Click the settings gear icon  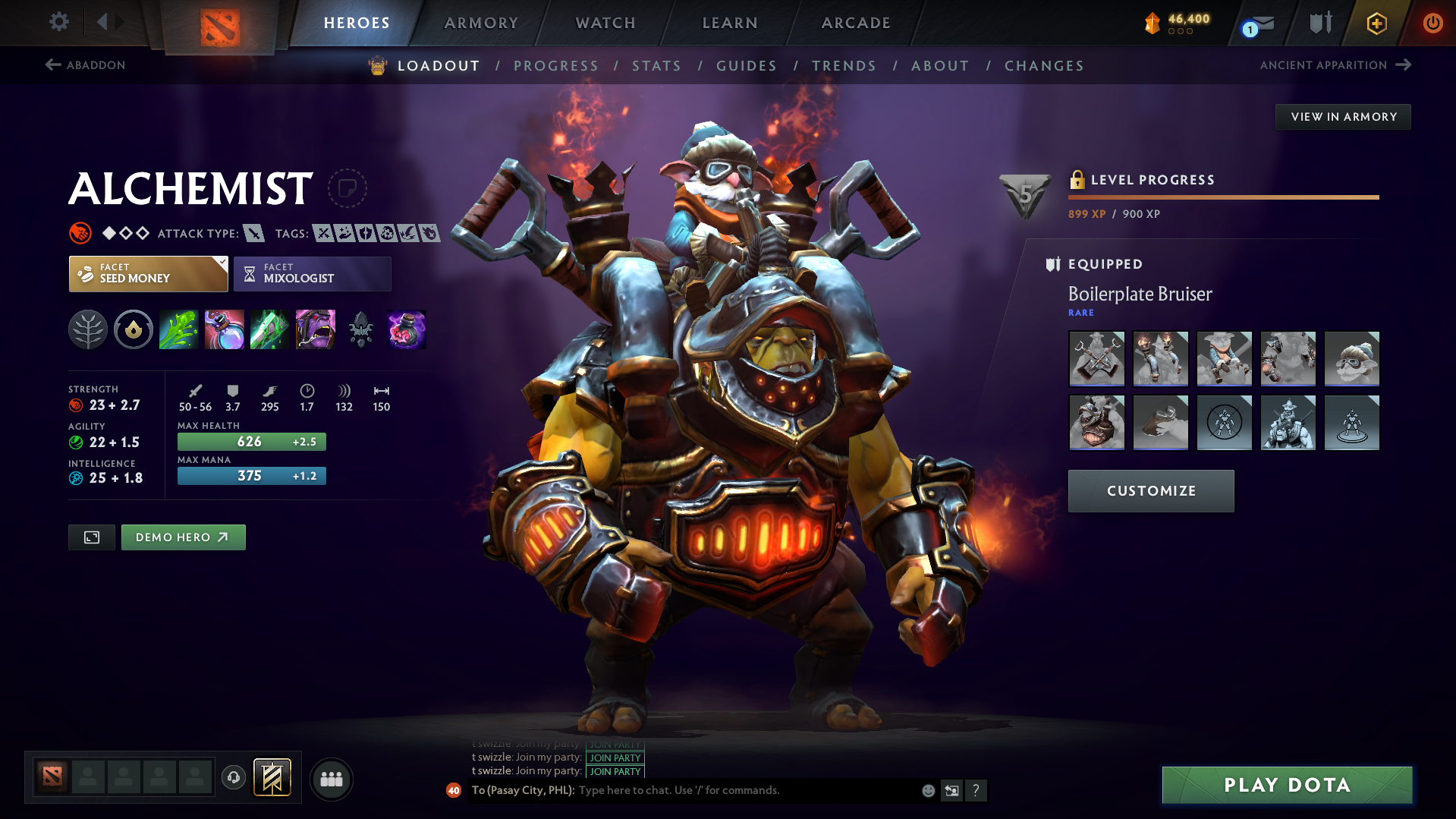pyautogui.click(x=58, y=22)
